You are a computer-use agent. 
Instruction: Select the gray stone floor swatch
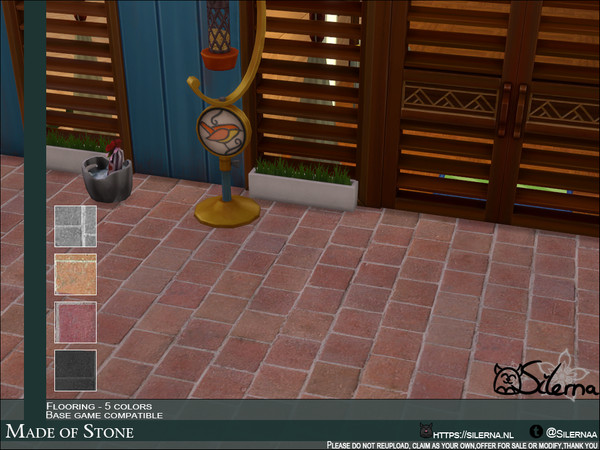click(x=75, y=226)
